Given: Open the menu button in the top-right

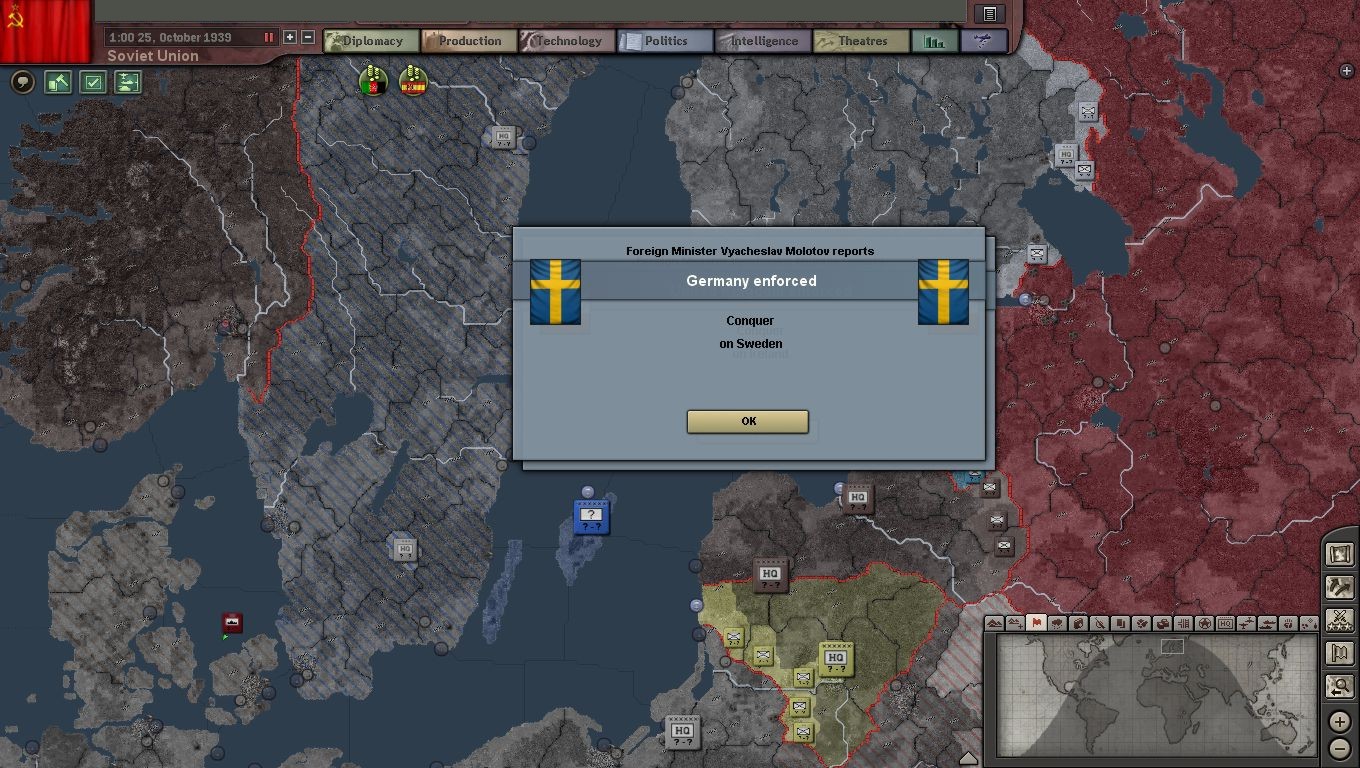Looking at the screenshot, I should [989, 13].
